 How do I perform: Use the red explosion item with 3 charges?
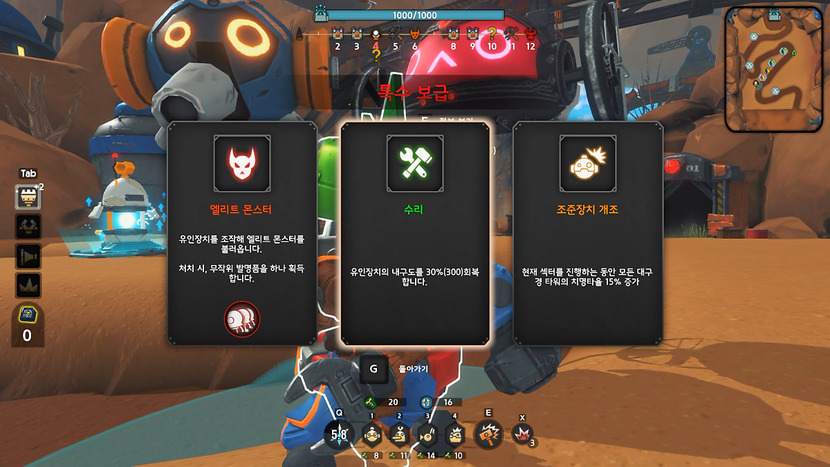pos(521,433)
